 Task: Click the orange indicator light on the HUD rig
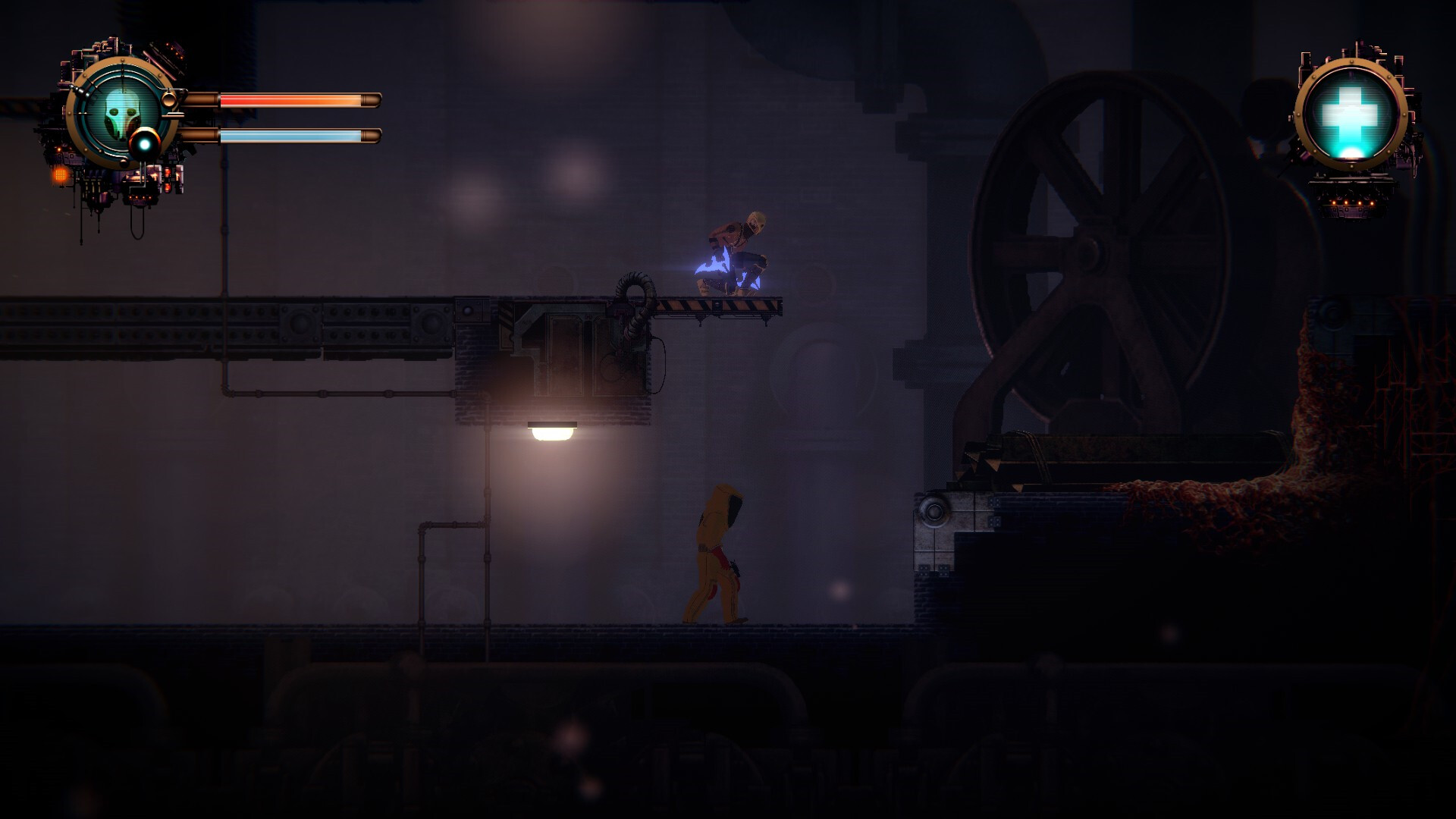pyautogui.click(x=61, y=175)
